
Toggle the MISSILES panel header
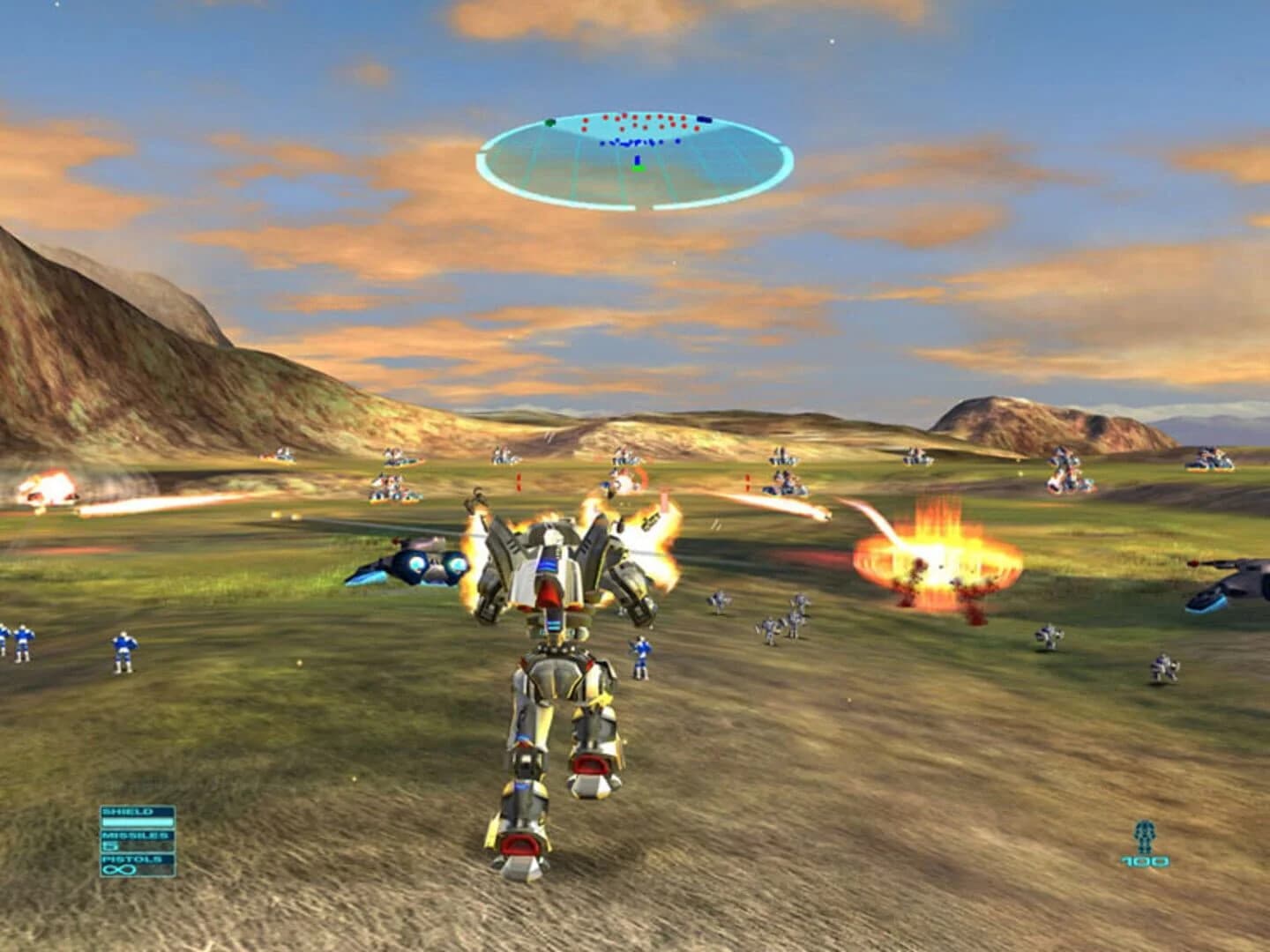pos(136,835)
